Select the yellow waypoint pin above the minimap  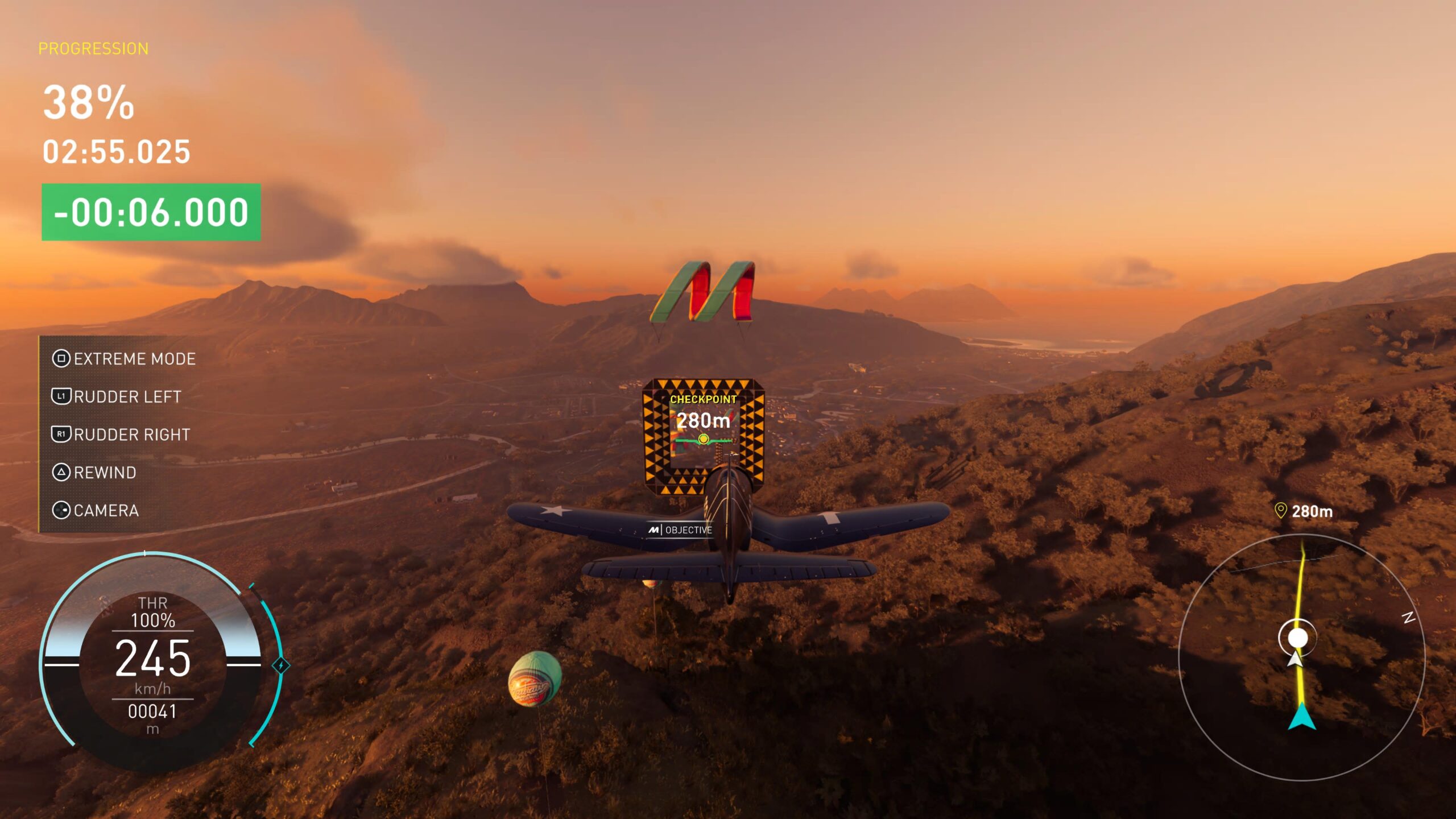tap(1280, 510)
